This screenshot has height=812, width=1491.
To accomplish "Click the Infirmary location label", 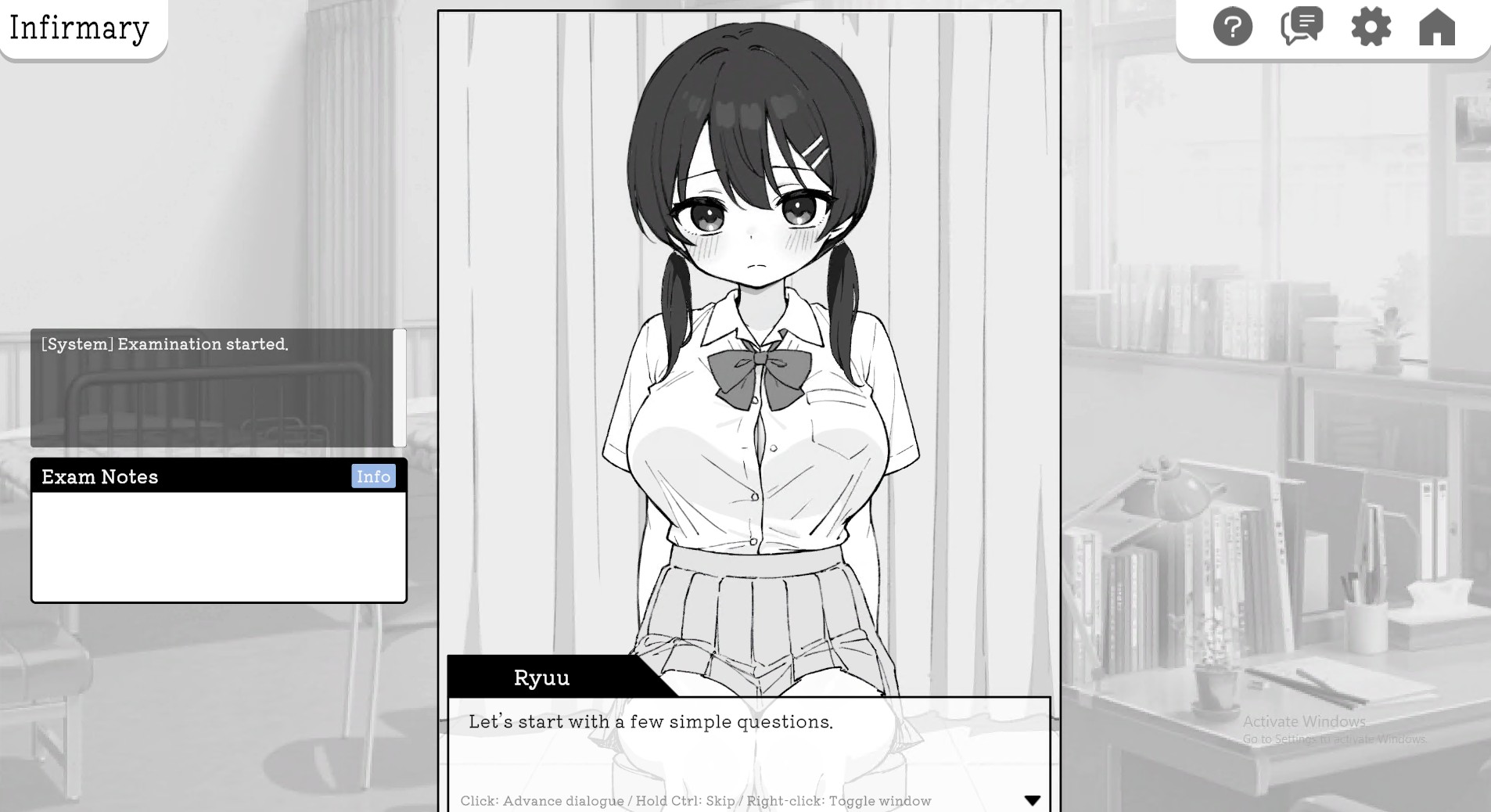I will click(78, 28).
